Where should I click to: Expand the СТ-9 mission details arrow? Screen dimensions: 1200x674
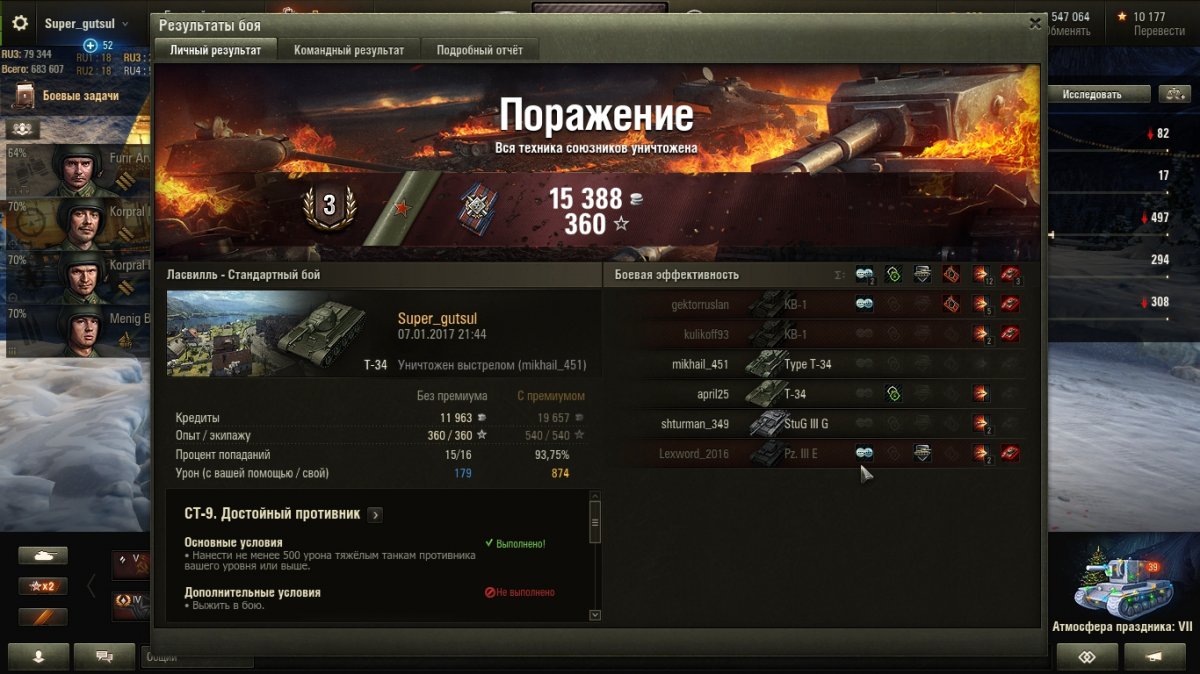click(x=375, y=515)
